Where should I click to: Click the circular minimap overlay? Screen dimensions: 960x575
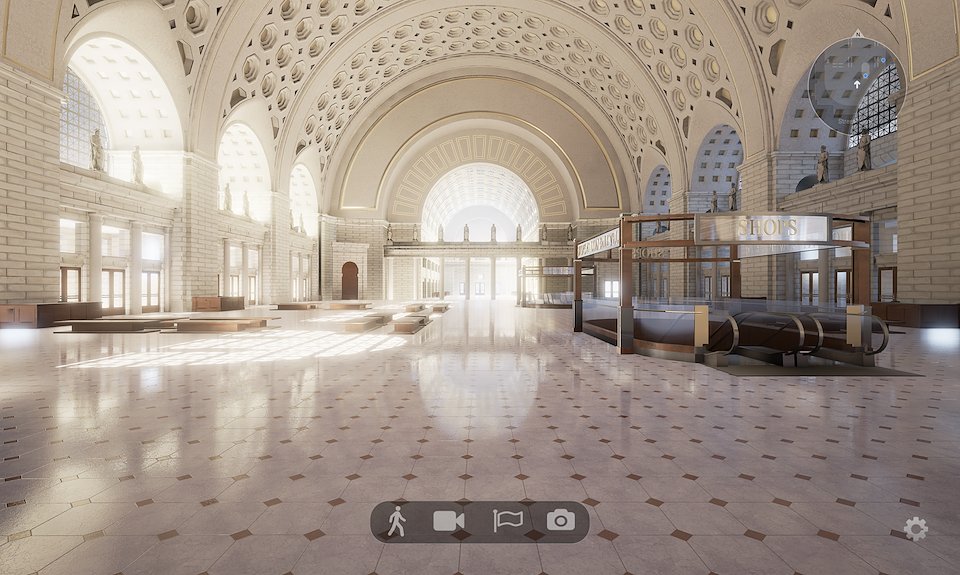(856, 86)
